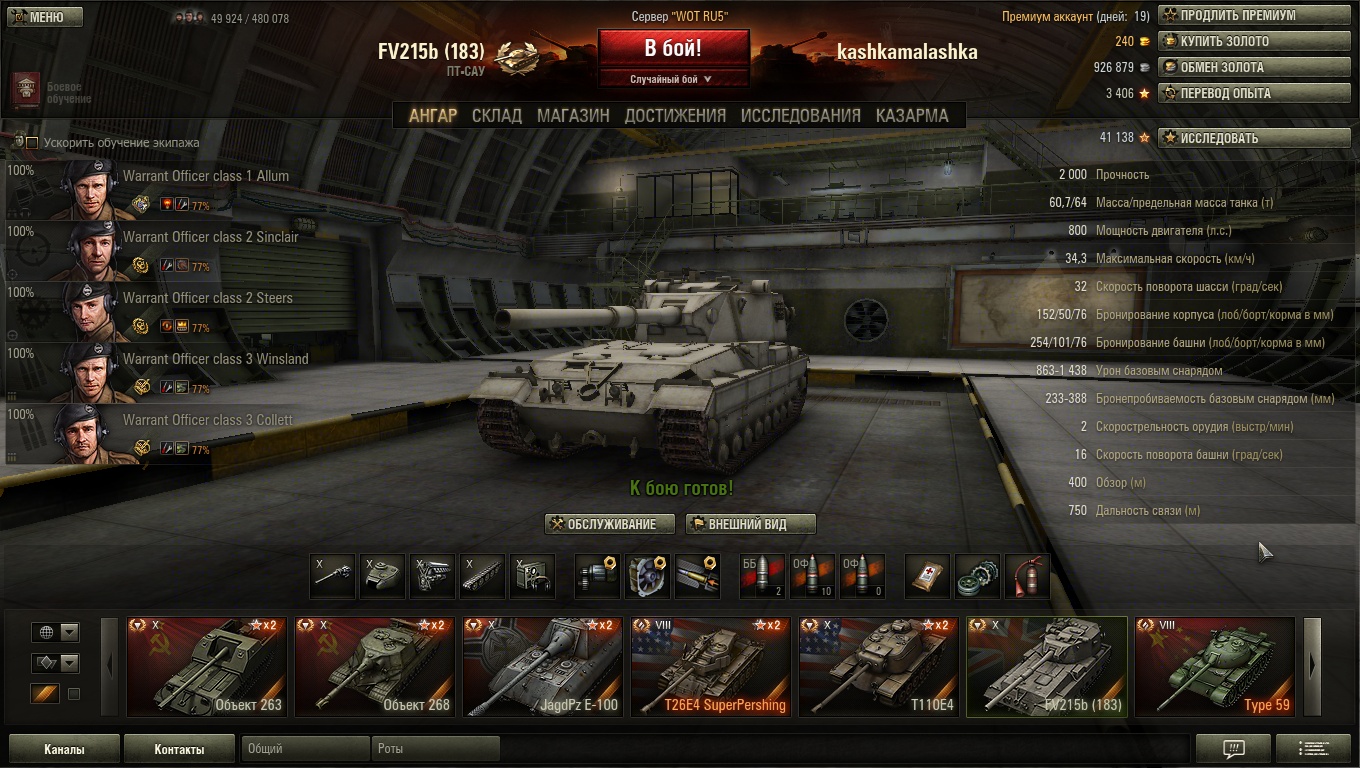Open the Каналы chat channels
Viewport: 1360px width, 768px height.
[64, 749]
